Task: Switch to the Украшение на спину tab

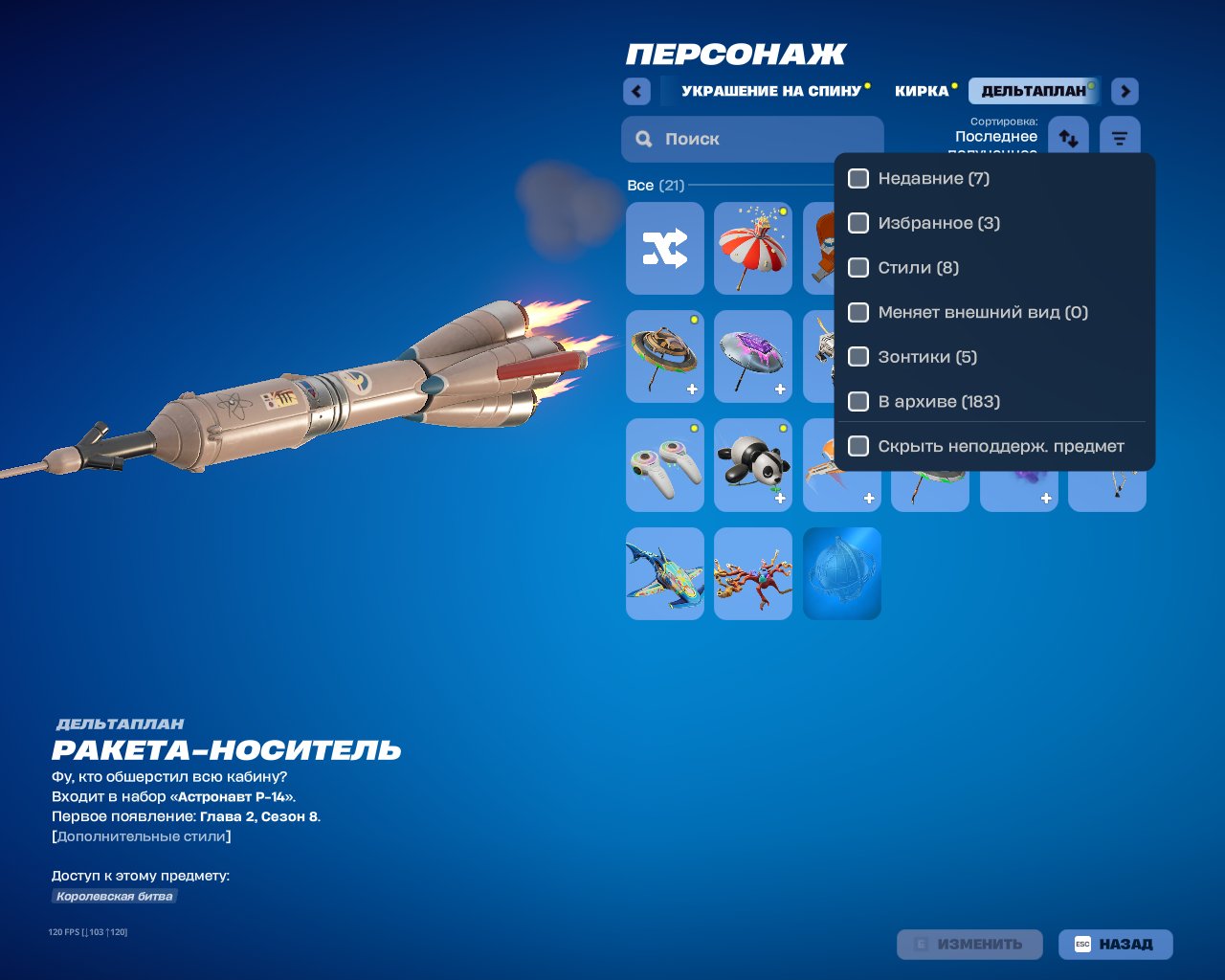Action: (770, 91)
